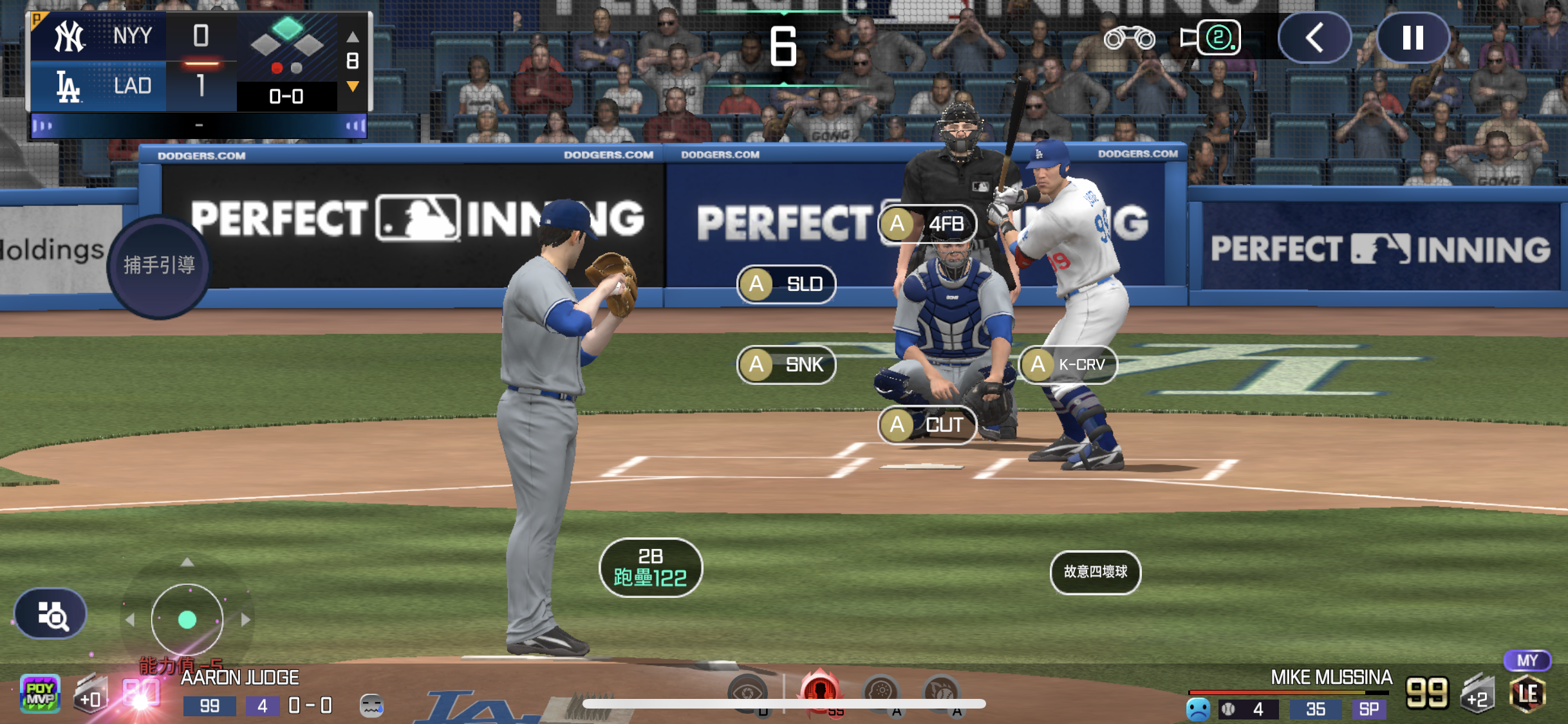The height and width of the screenshot is (724, 1568).
Task: Switch the camera angle icon
Action: [x=1210, y=38]
